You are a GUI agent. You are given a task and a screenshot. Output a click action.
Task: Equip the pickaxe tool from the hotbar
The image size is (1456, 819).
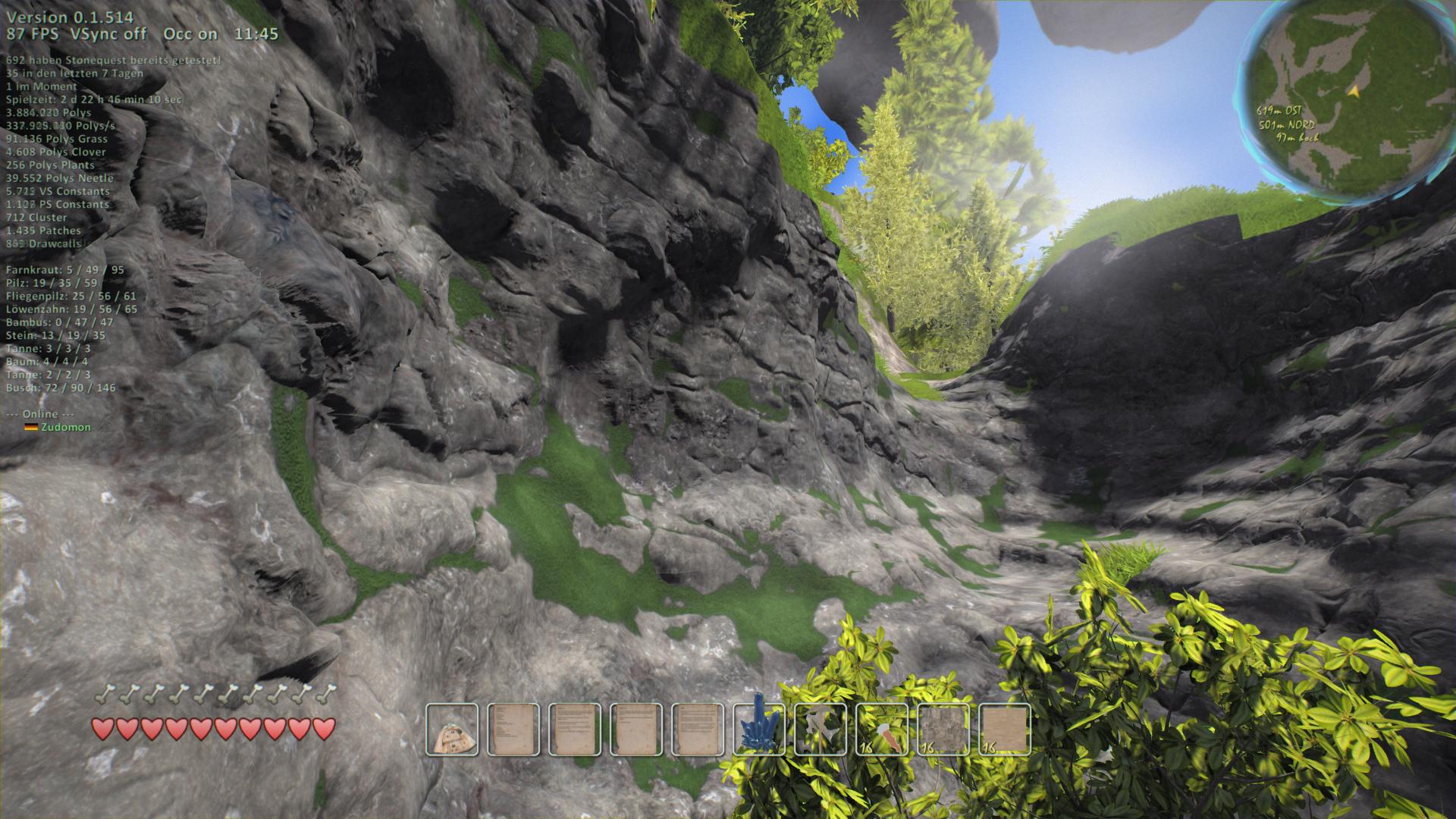tap(821, 730)
